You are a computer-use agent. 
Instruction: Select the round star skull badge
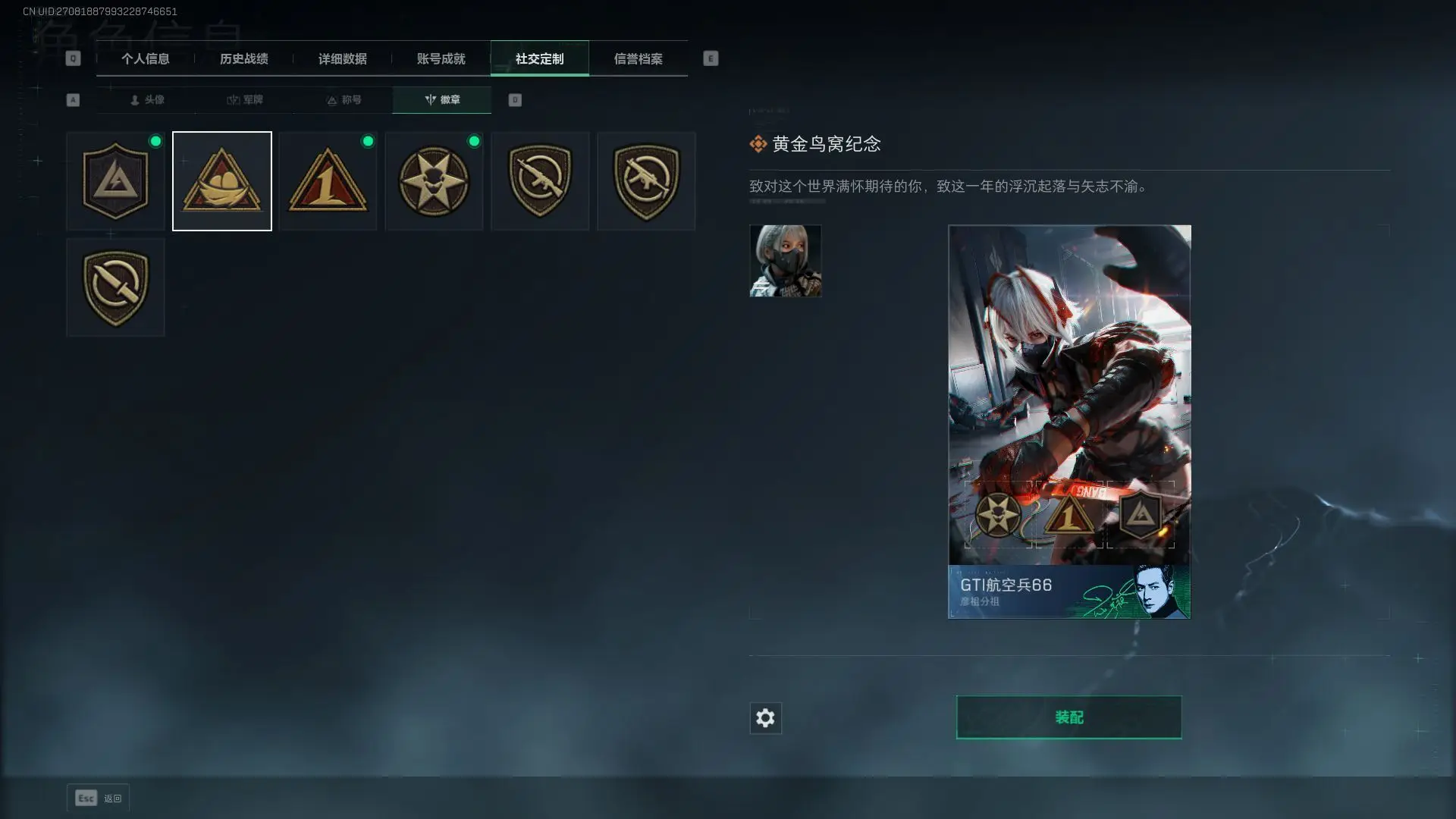click(434, 181)
